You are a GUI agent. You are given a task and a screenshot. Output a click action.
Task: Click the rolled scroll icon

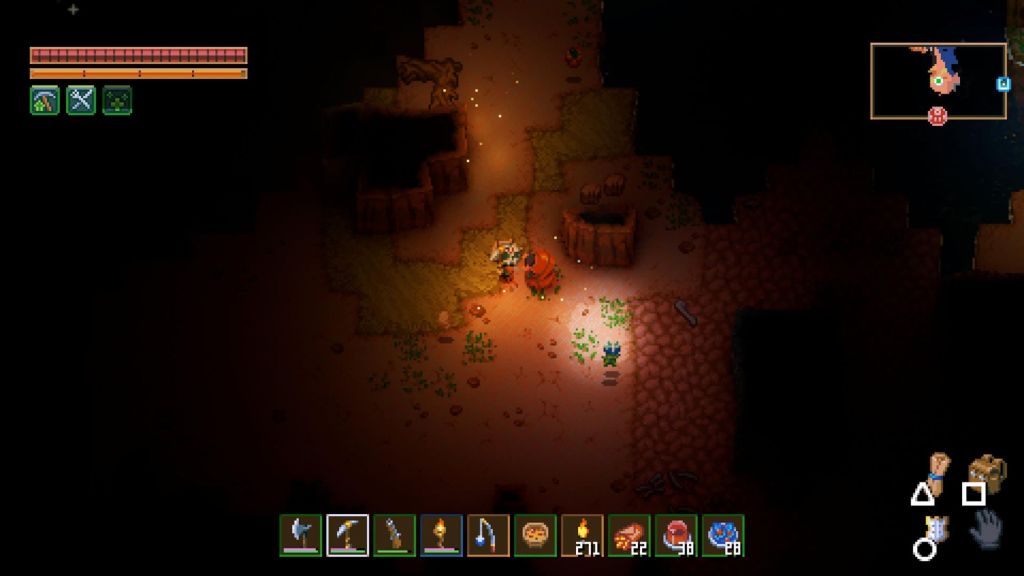936,466
